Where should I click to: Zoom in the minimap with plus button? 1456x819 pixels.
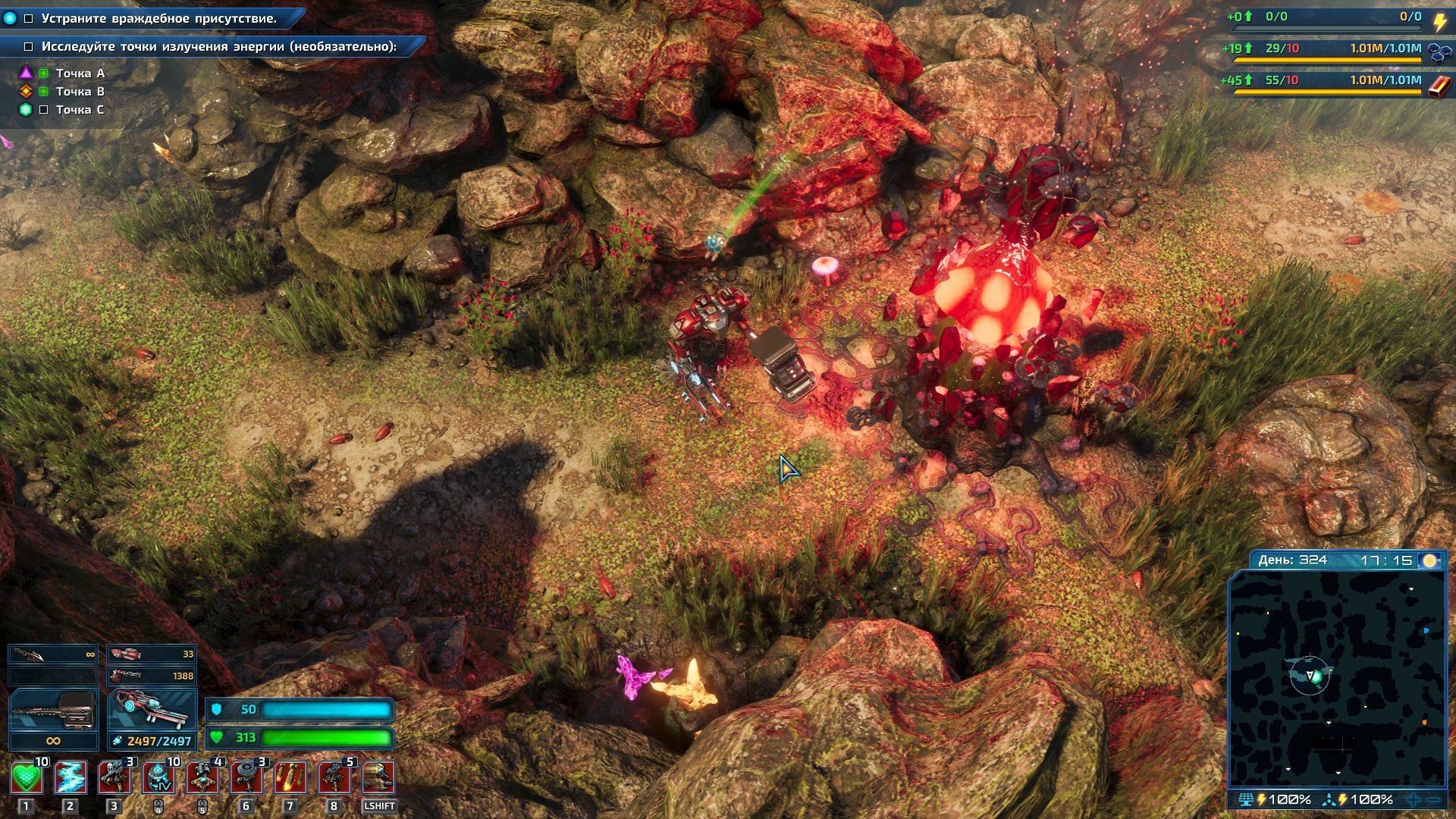(1414, 799)
